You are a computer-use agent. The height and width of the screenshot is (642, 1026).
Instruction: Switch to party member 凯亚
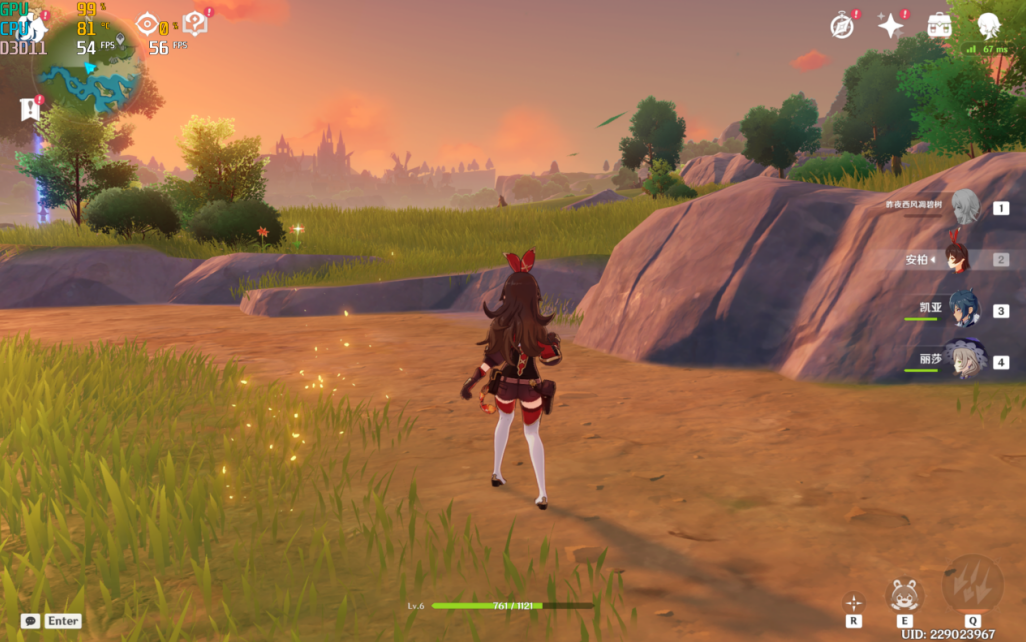(964, 310)
